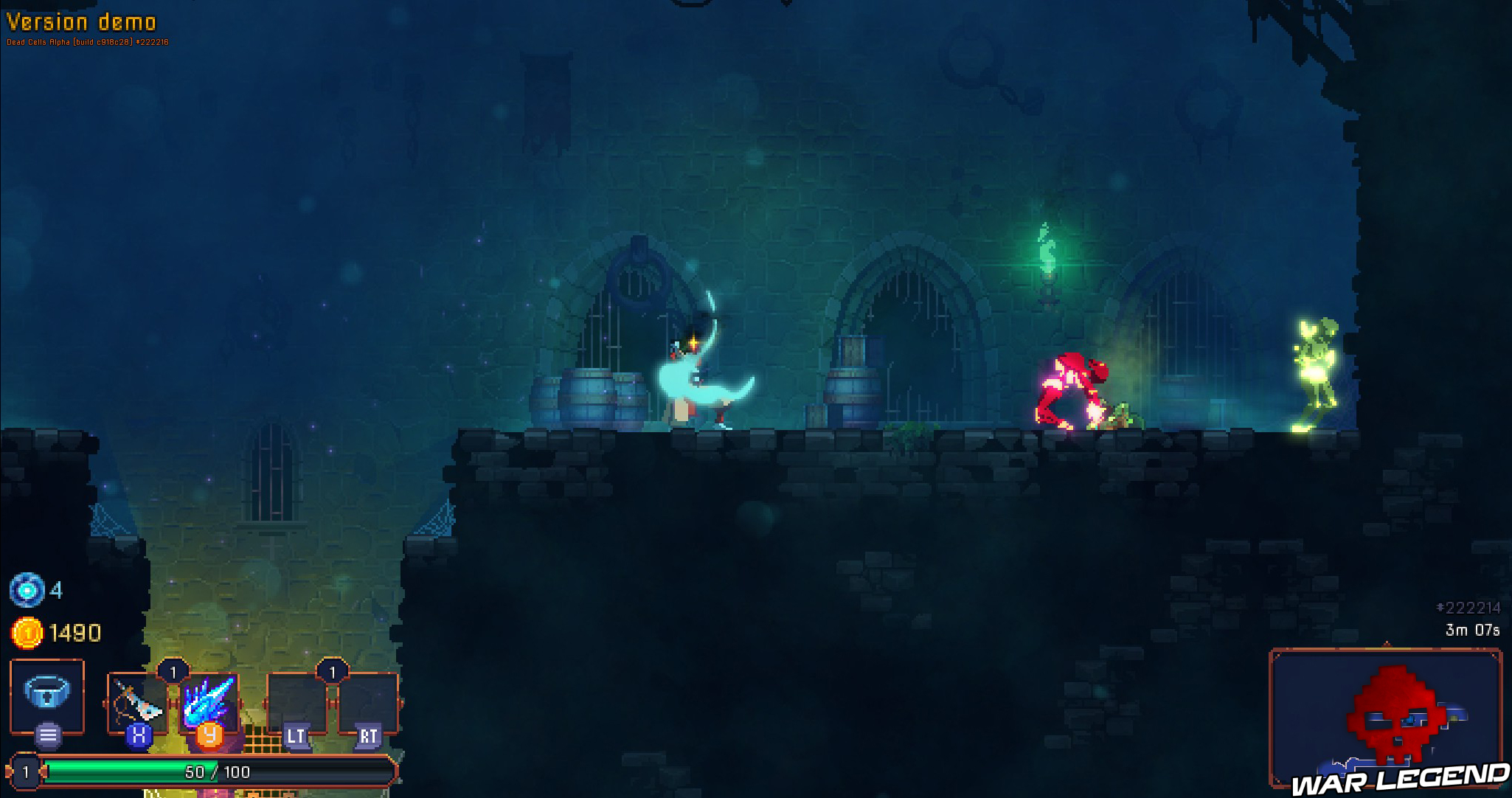Toggle the level 1 badge beside the health bar

25,772
